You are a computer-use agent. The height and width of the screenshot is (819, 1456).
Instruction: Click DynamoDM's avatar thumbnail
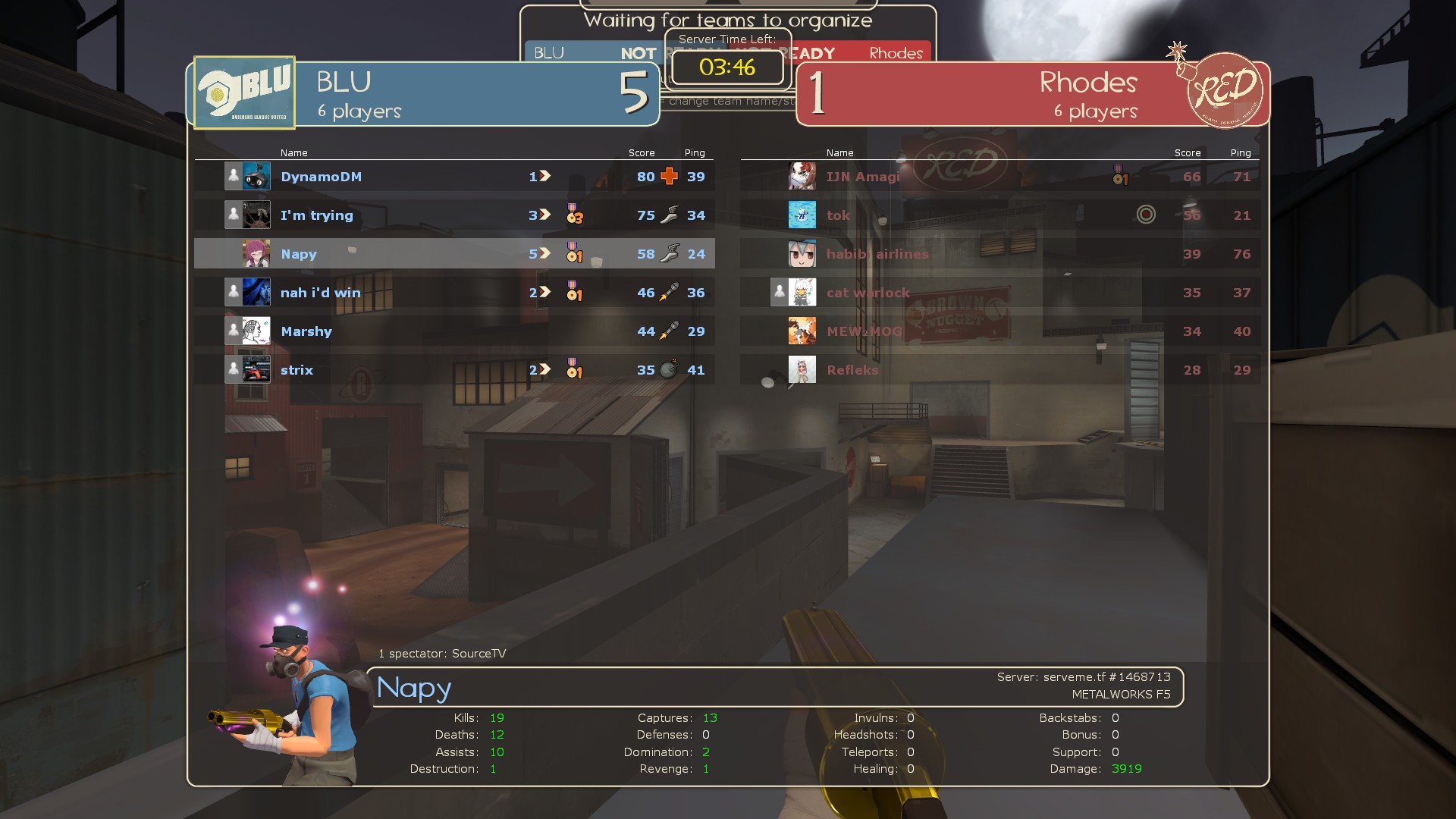256,177
